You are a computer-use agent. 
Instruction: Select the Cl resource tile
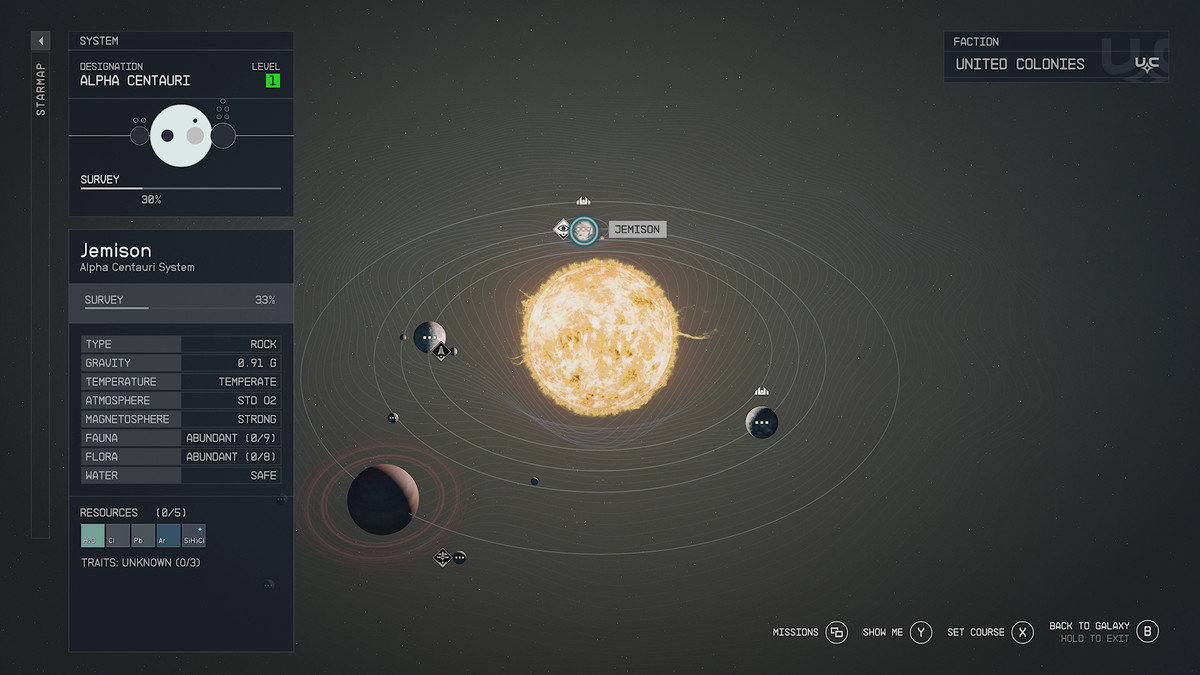point(118,536)
